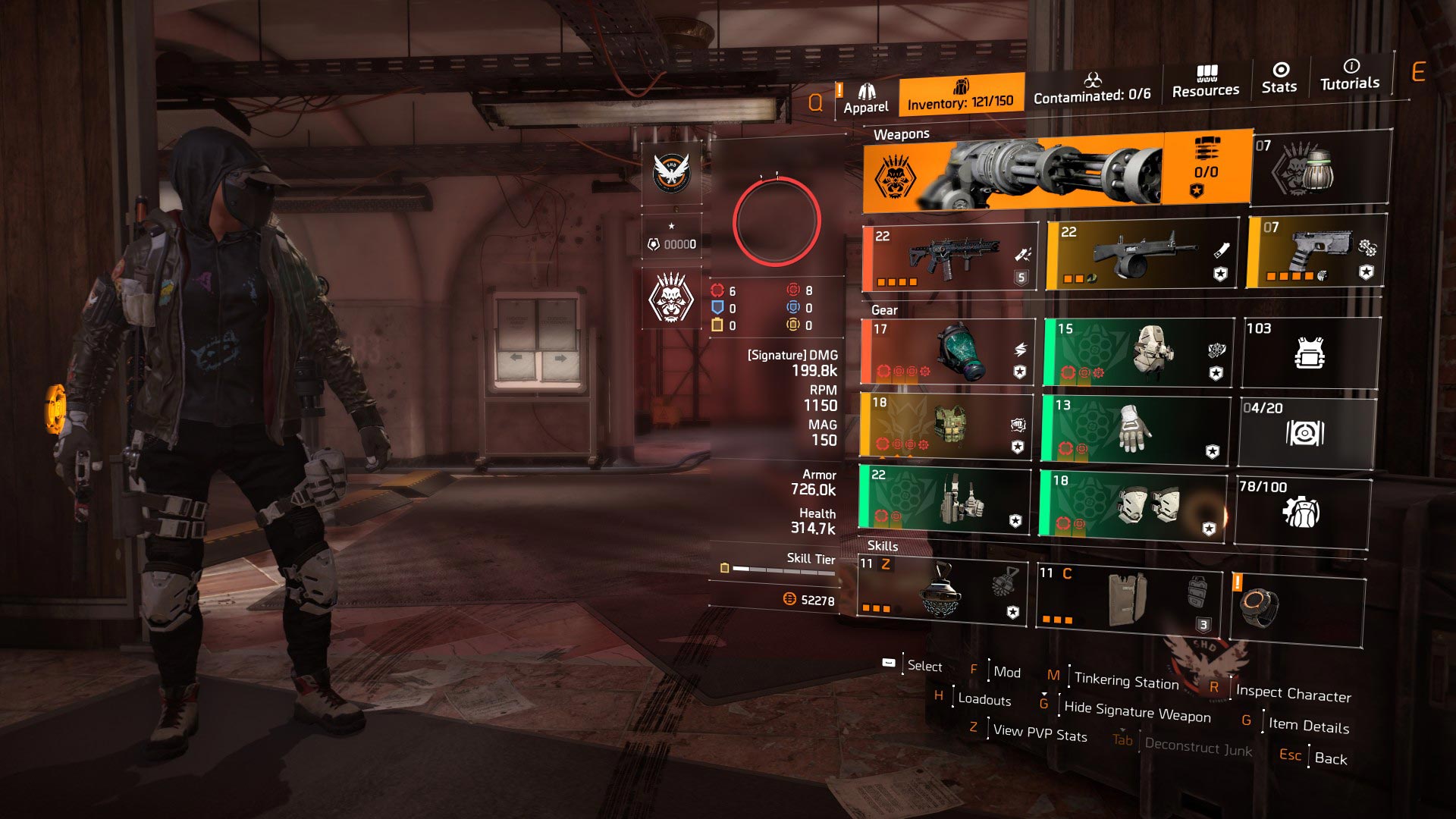Switch to the Contaminated tab
The image size is (1456, 819).
(x=1092, y=88)
